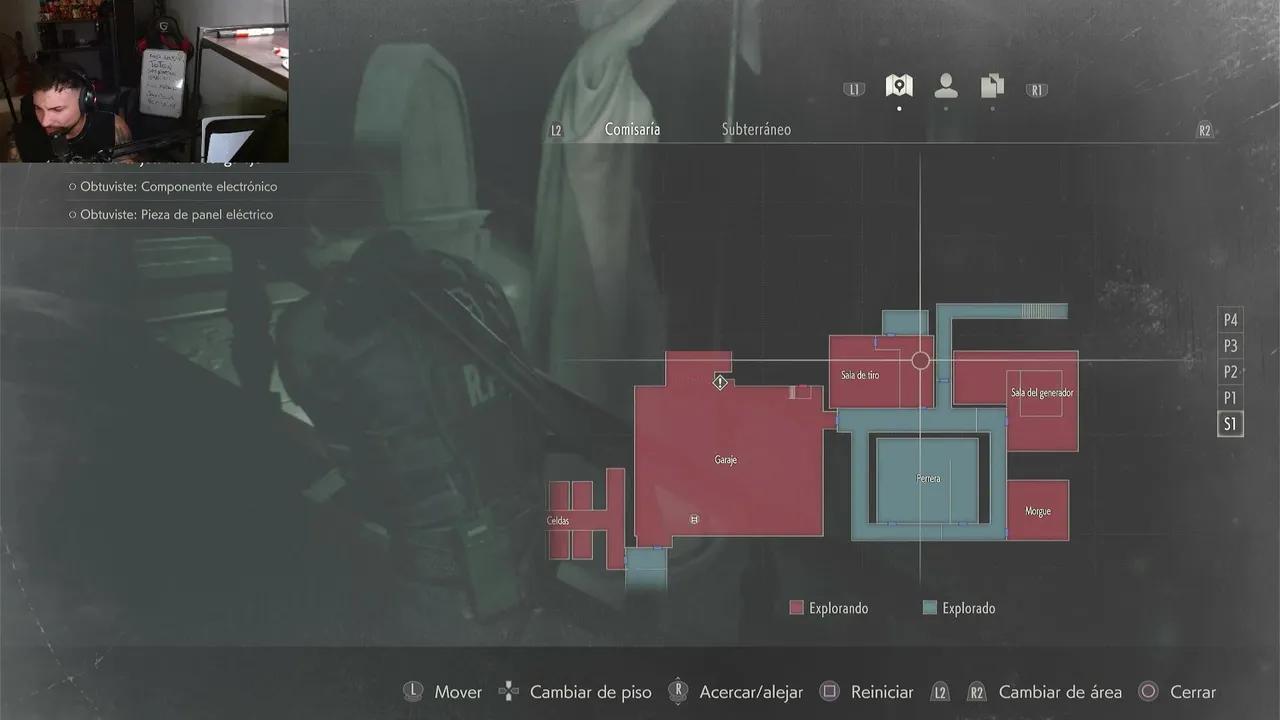Image resolution: width=1280 pixels, height=720 pixels.
Task: Click the L stick Mover icon
Action: pyautogui.click(x=413, y=691)
